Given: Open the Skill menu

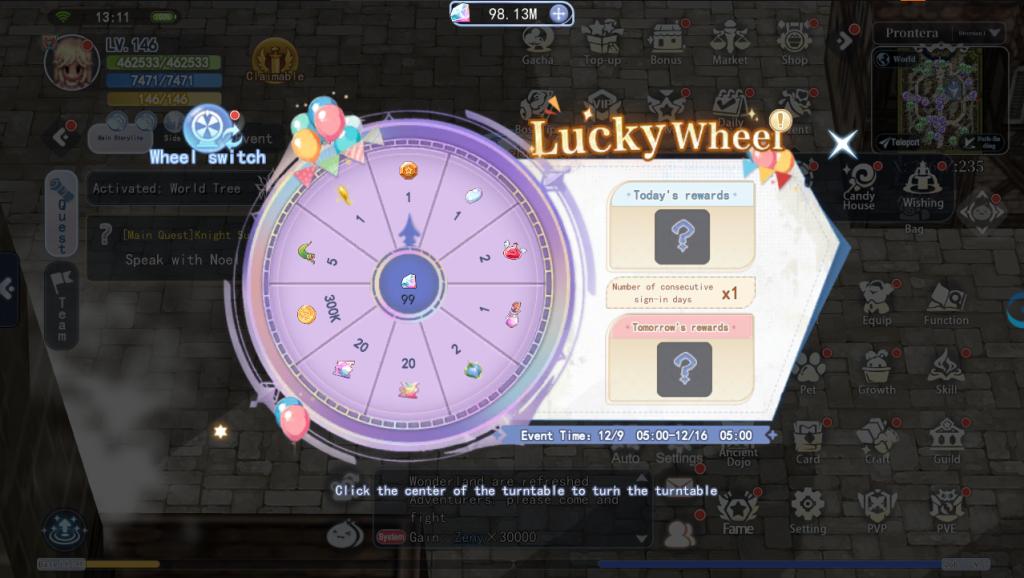Looking at the screenshot, I should tap(945, 371).
